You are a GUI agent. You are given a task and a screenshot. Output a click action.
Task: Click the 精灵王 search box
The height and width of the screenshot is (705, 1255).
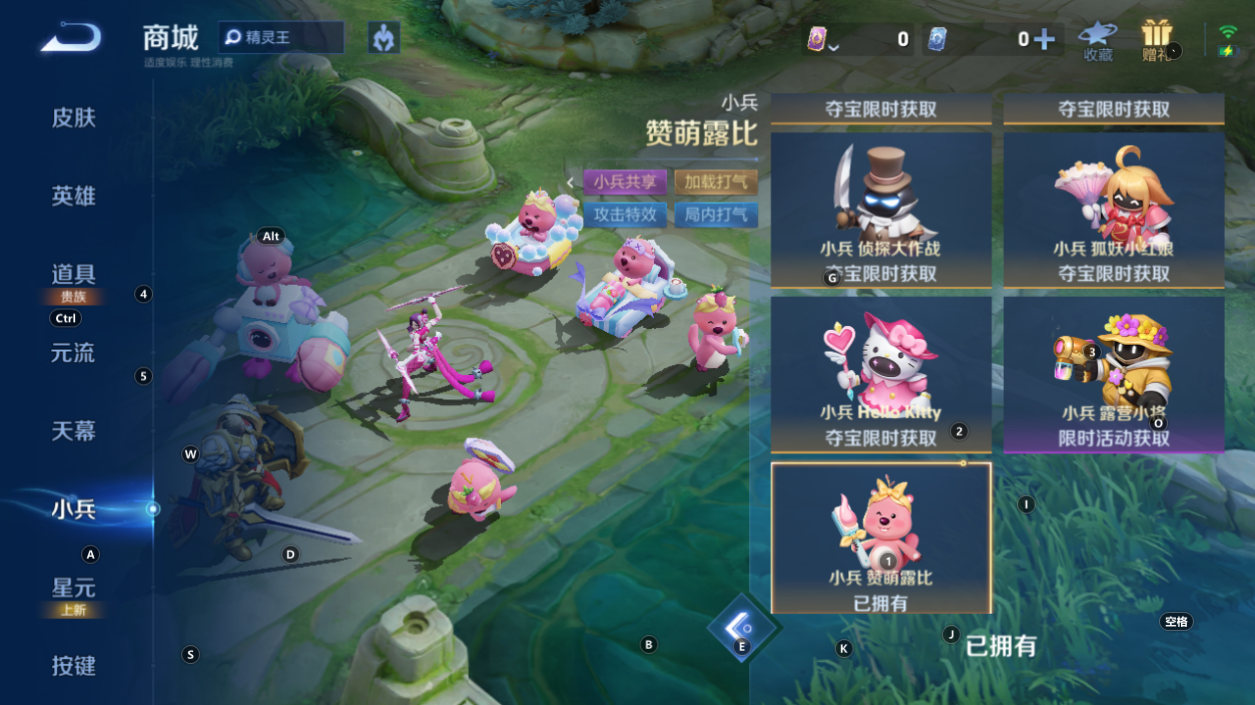point(282,38)
